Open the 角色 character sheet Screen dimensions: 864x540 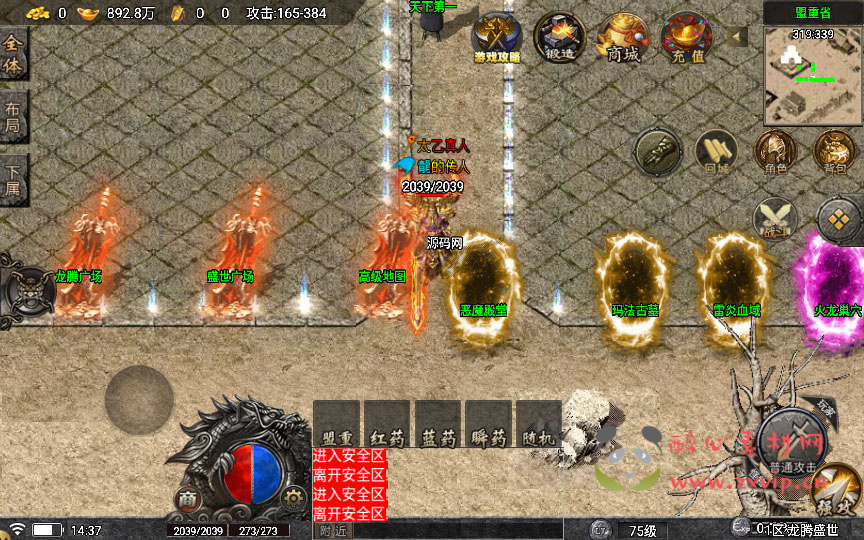pos(775,152)
